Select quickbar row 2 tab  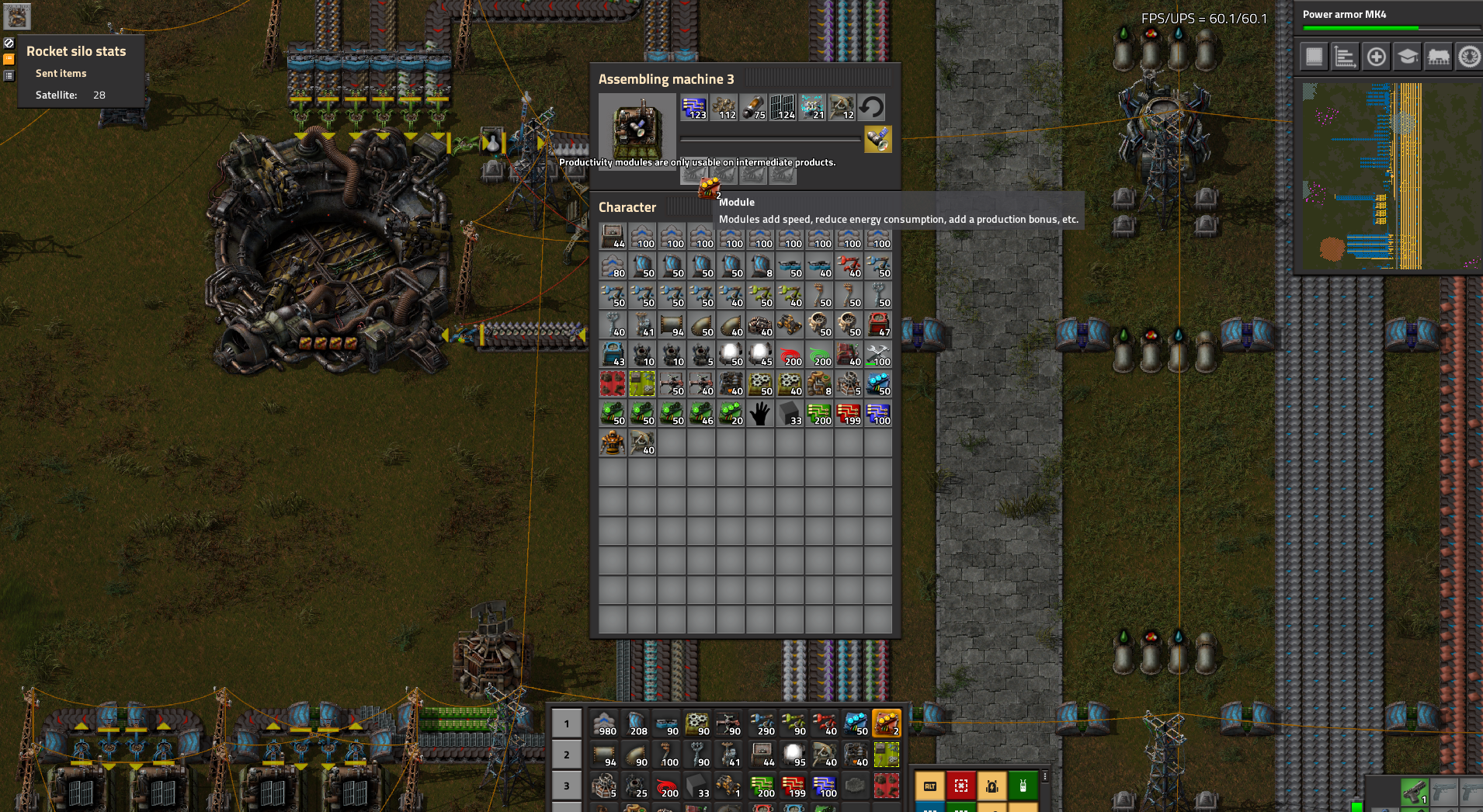[x=566, y=755]
